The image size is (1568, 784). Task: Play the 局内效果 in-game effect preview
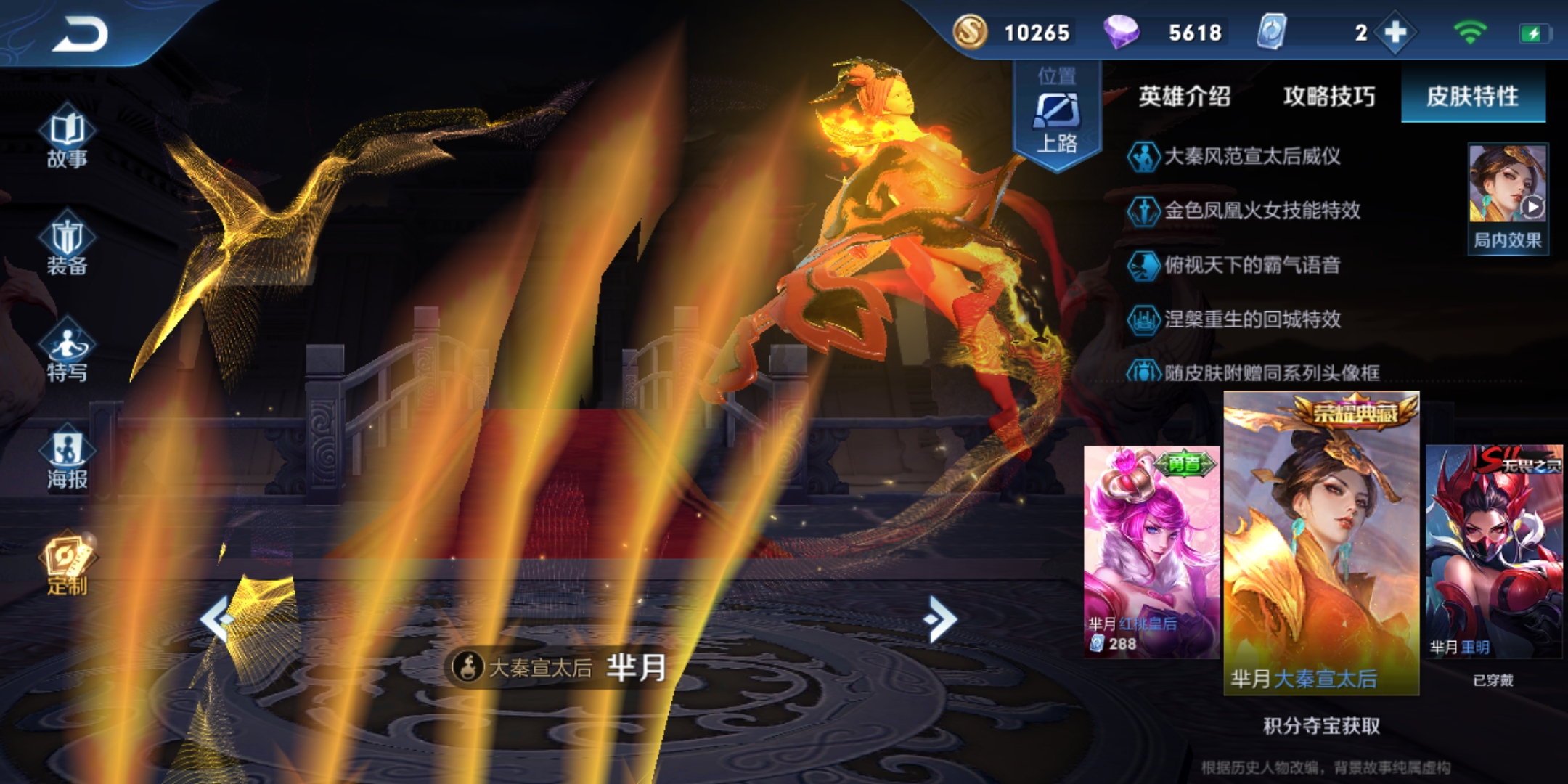[1508, 197]
